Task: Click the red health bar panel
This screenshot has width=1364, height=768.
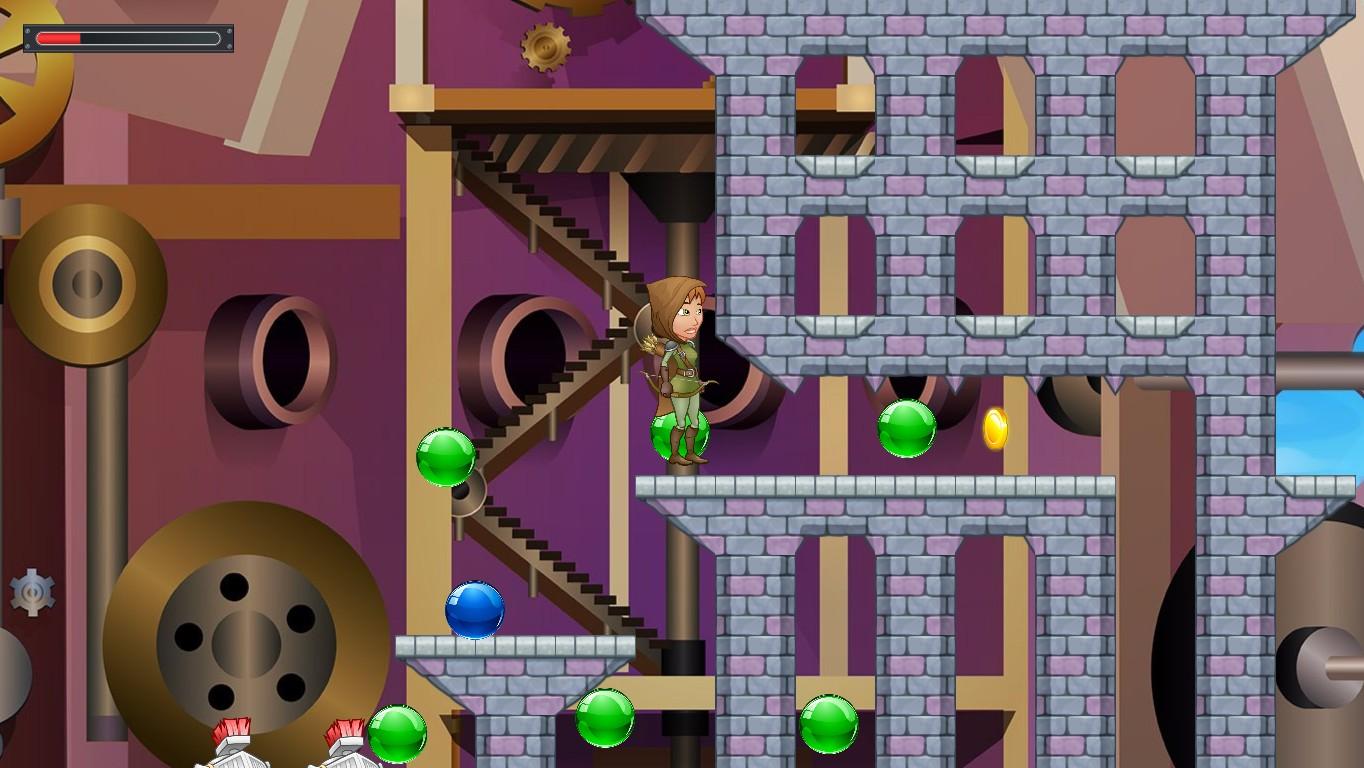Action: [x=127, y=39]
